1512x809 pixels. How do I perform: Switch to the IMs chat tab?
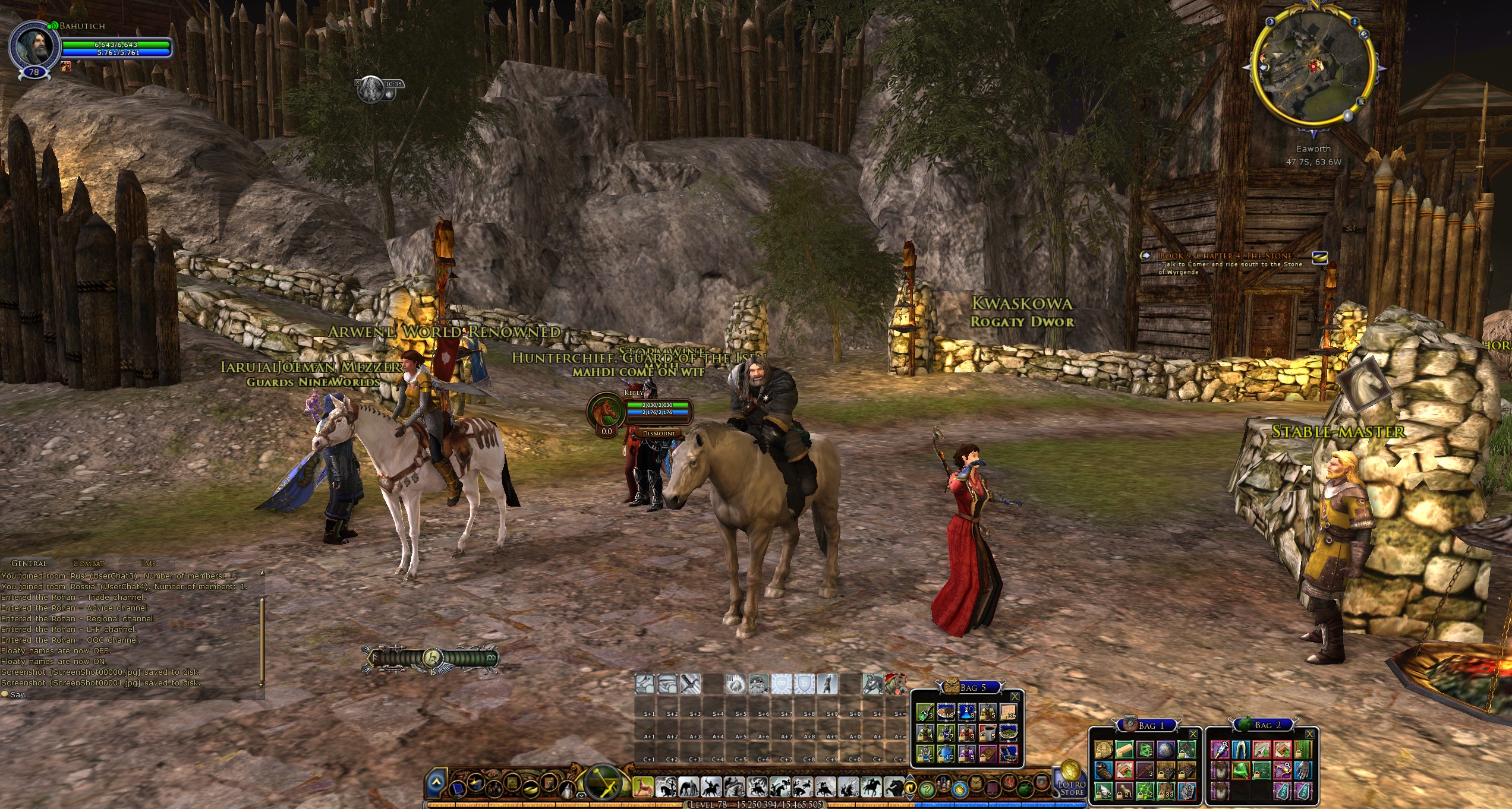(149, 563)
